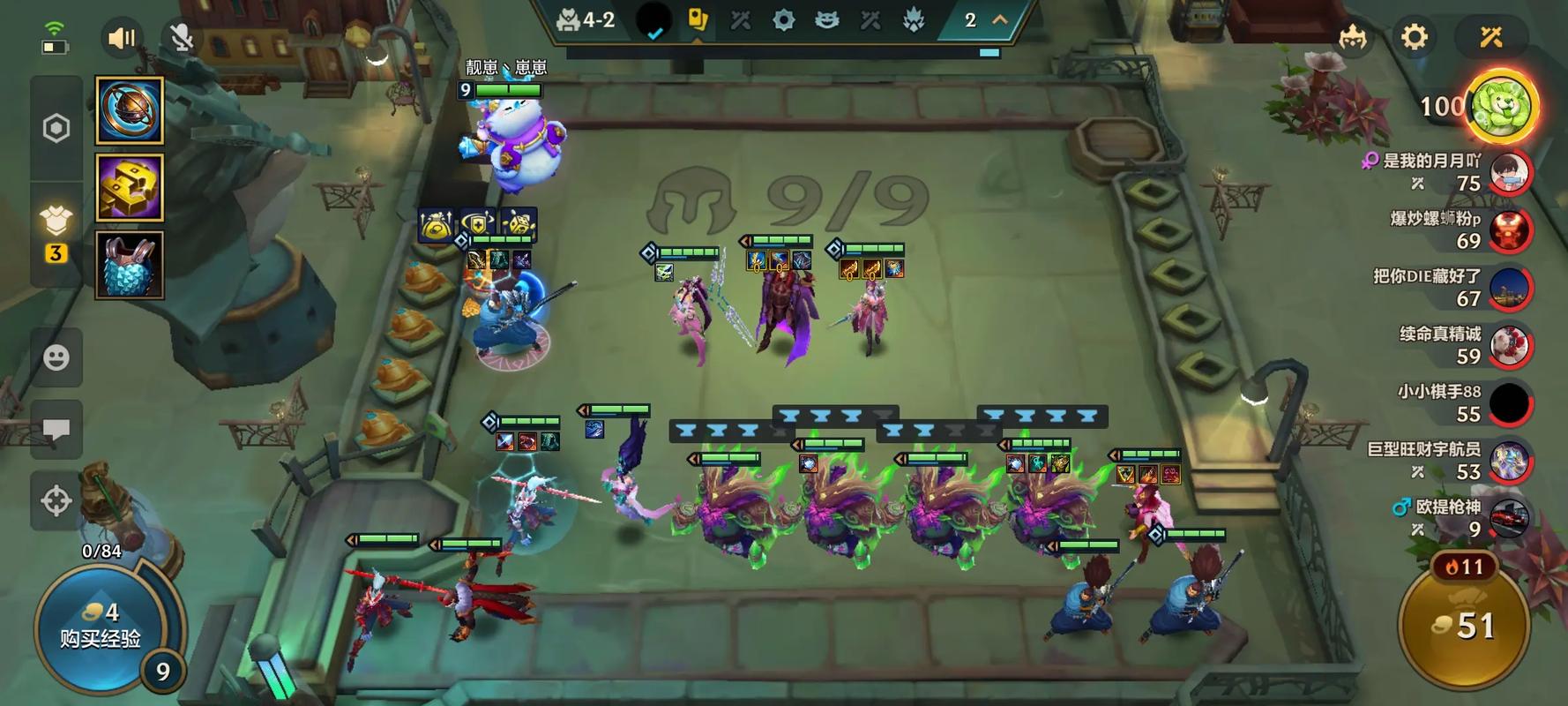Unmute the crossed-out microphone icon
This screenshot has height=706, width=1568.
point(182,38)
